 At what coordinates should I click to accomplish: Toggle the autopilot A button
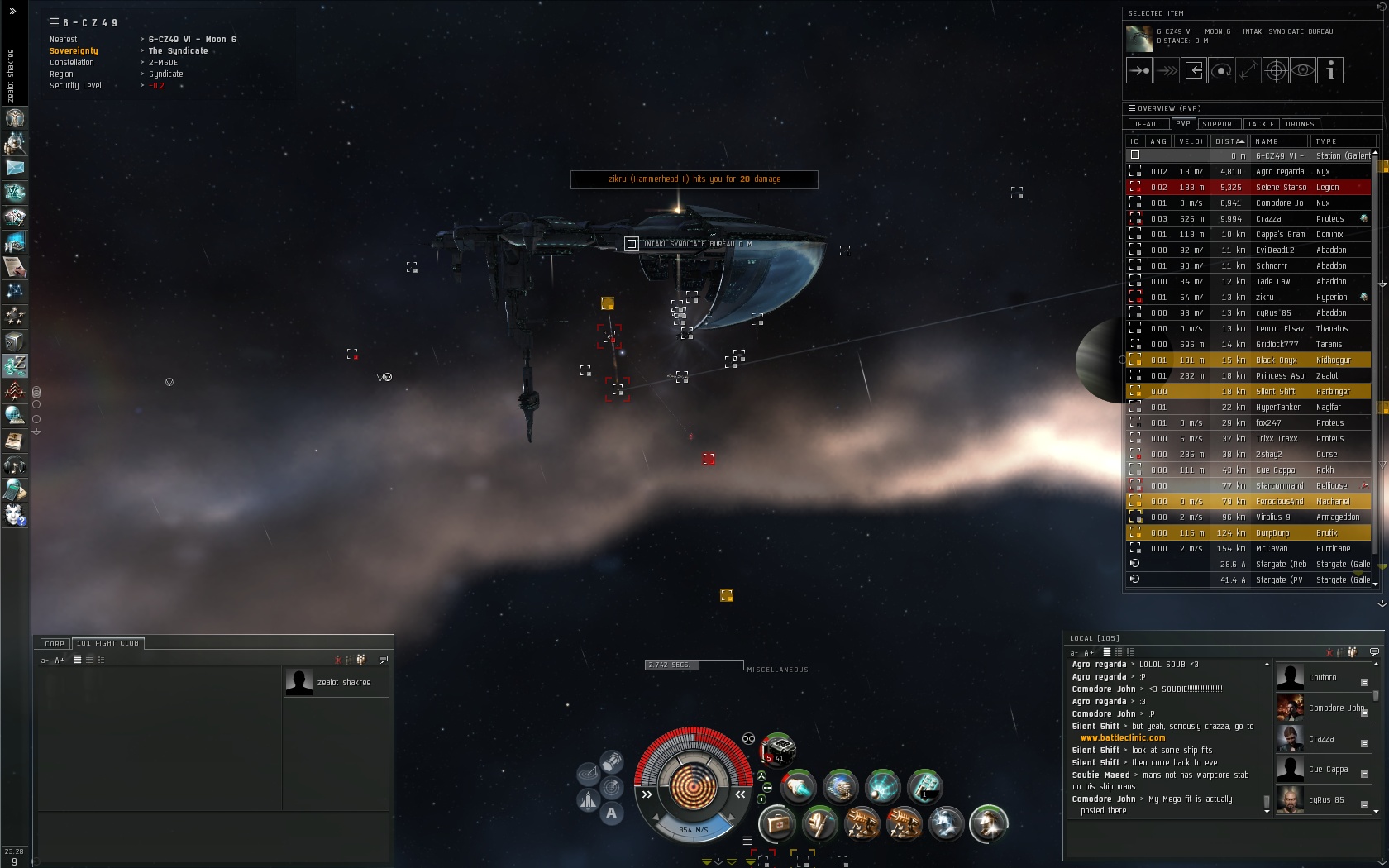(x=611, y=813)
